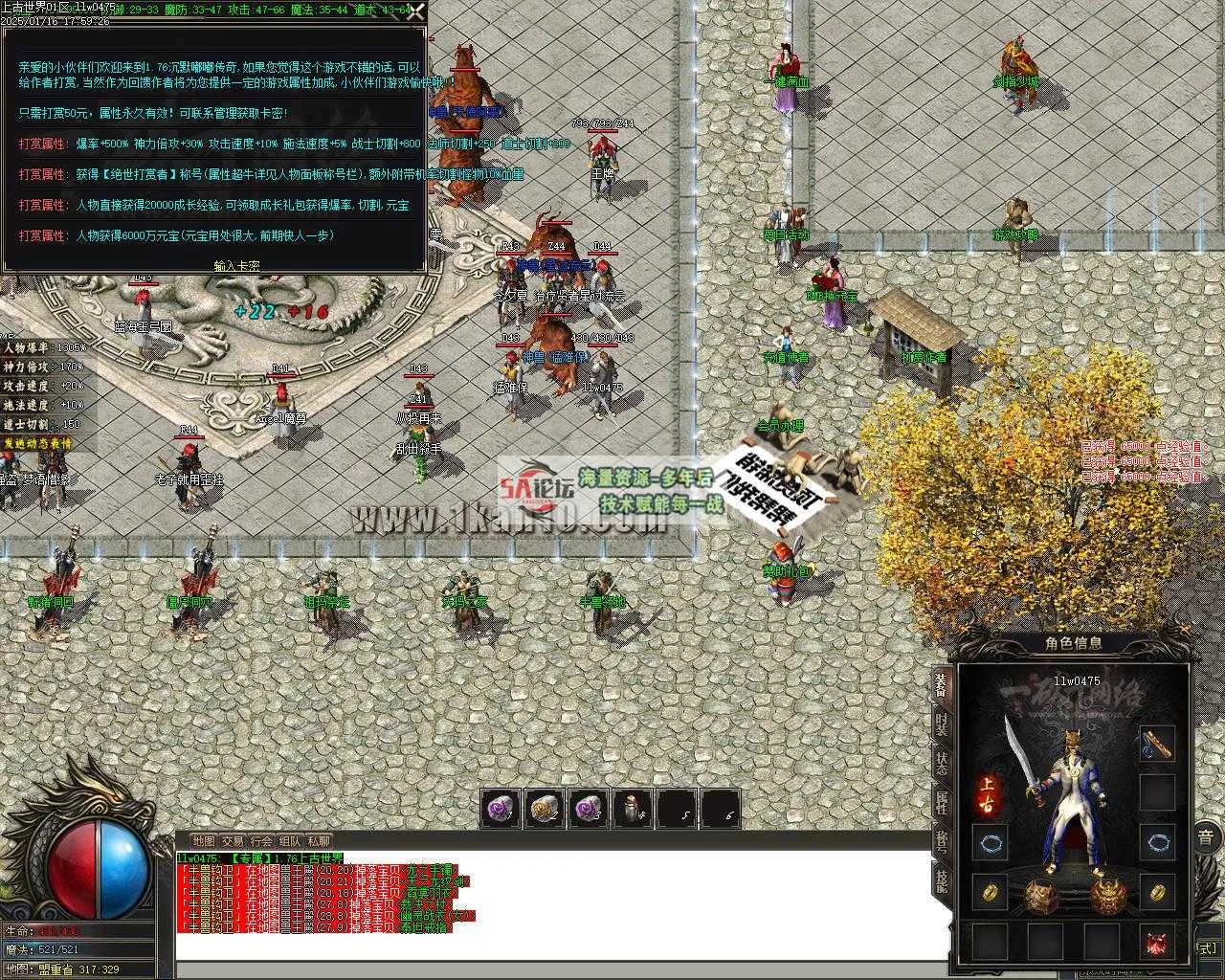The height and width of the screenshot is (980, 1225).
Task: Open the 私聊 private chat tab
Action: (x=319, y=841)
